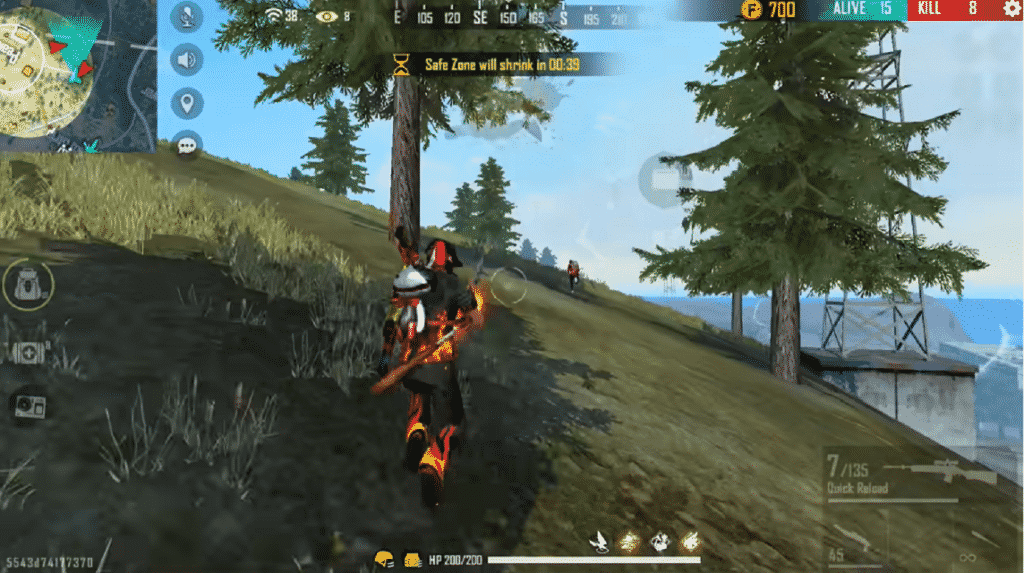1024x573 pixels.
Task: Toggle the microphone icon
Action: pos(187,16)
